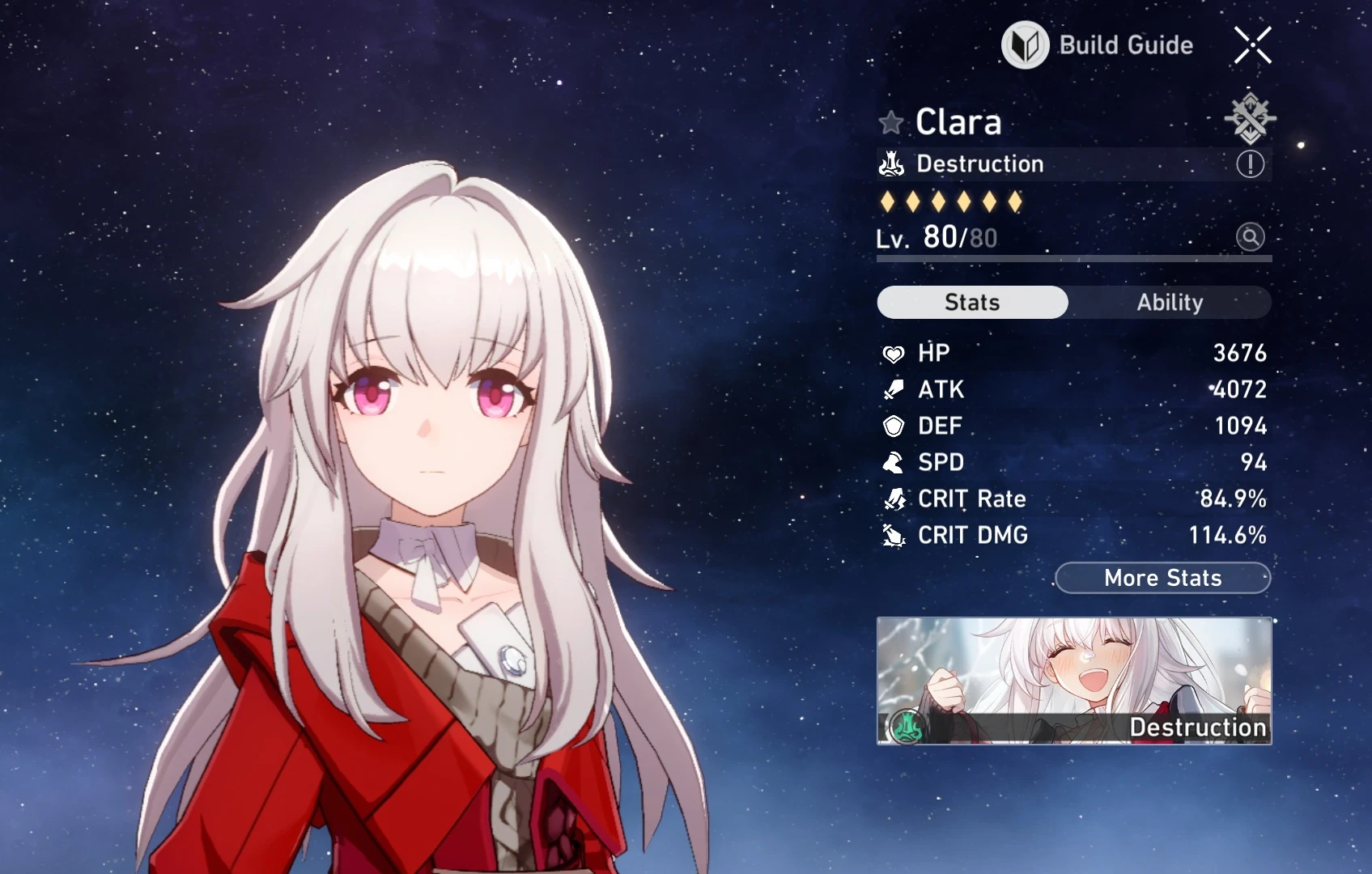Viewport: 1372px width, 874px height.
Task: Click the Destruction path icon beside the path name
Action: pyautogui.click(x=891, y=163)
